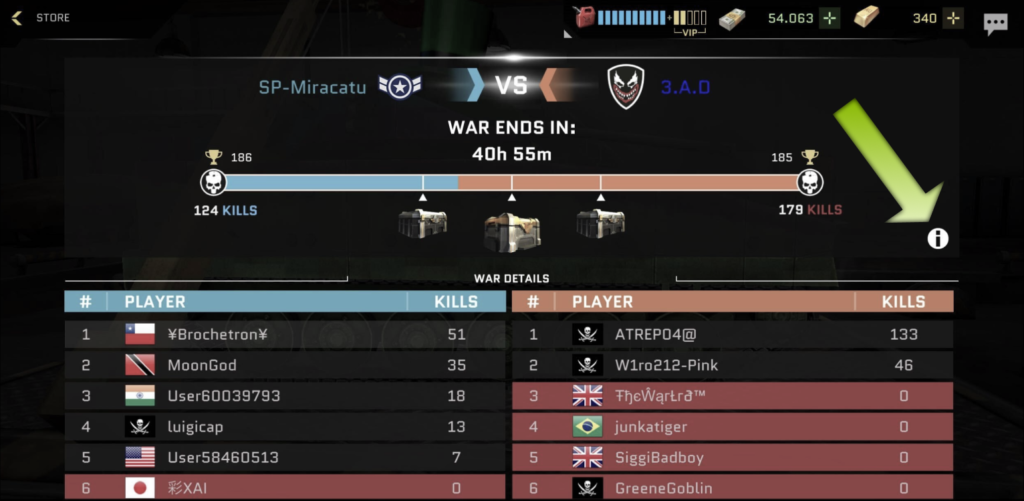Go back to the Store screen
The height and width of the screenshot is (501, 1024).
(x=40, y=18)
